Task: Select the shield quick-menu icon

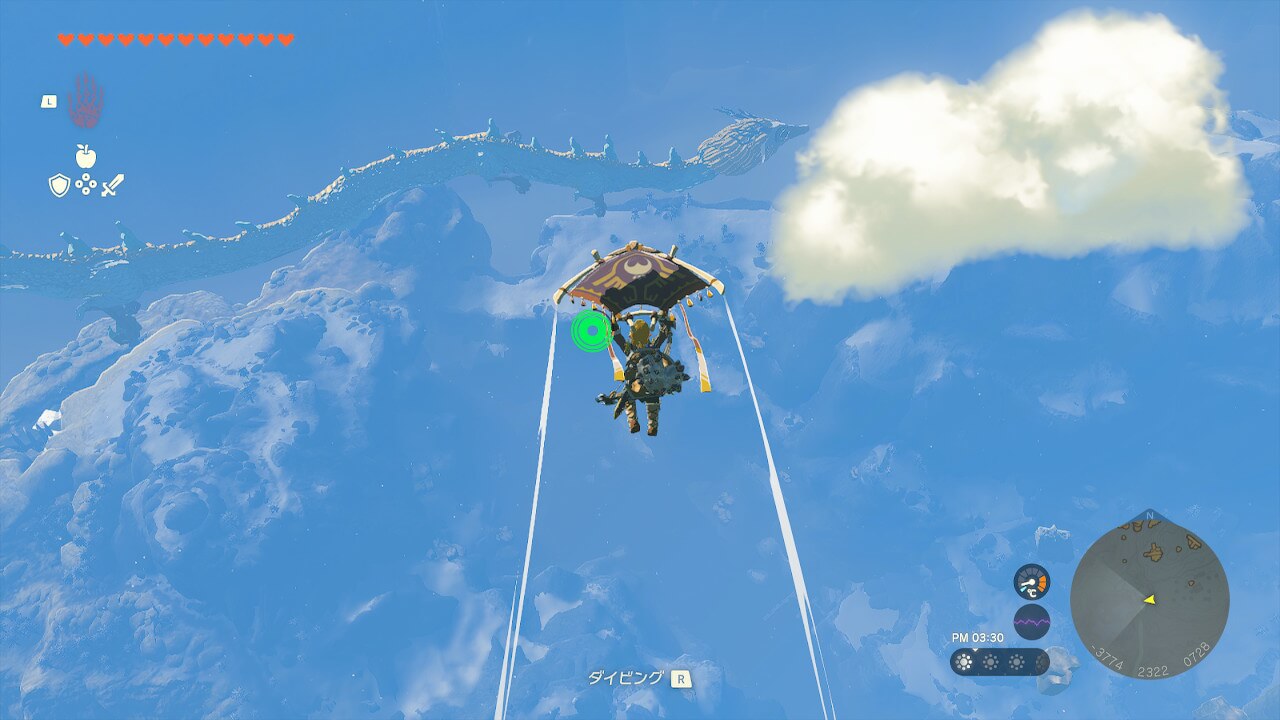Action: (60, 185)
